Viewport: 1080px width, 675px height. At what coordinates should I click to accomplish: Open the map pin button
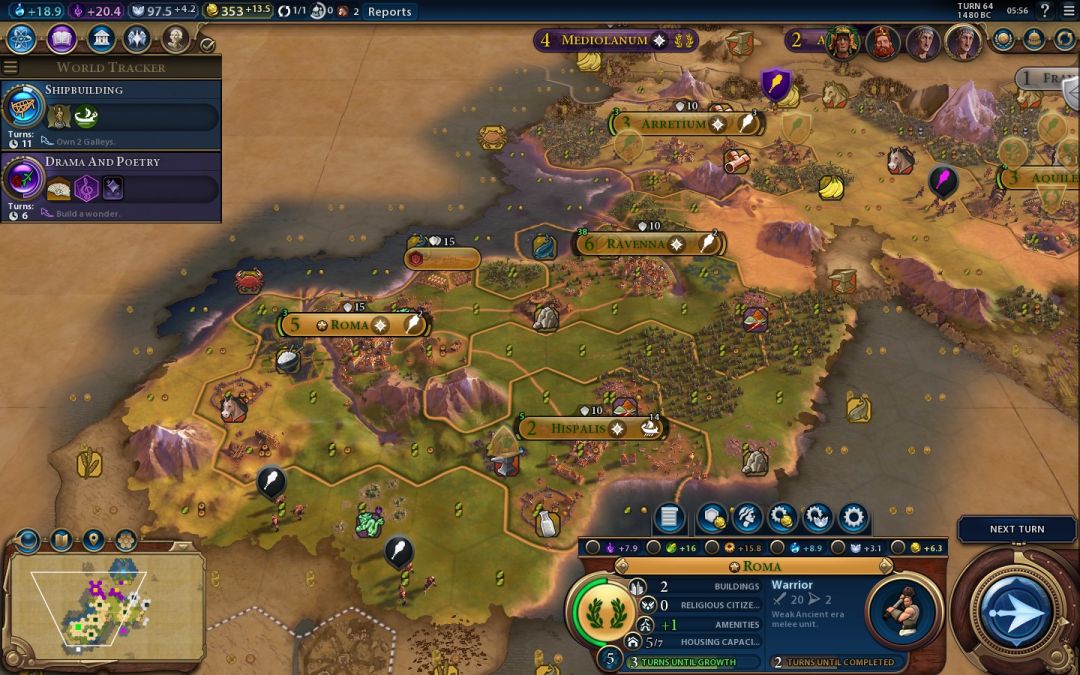(x=93, y=540)
